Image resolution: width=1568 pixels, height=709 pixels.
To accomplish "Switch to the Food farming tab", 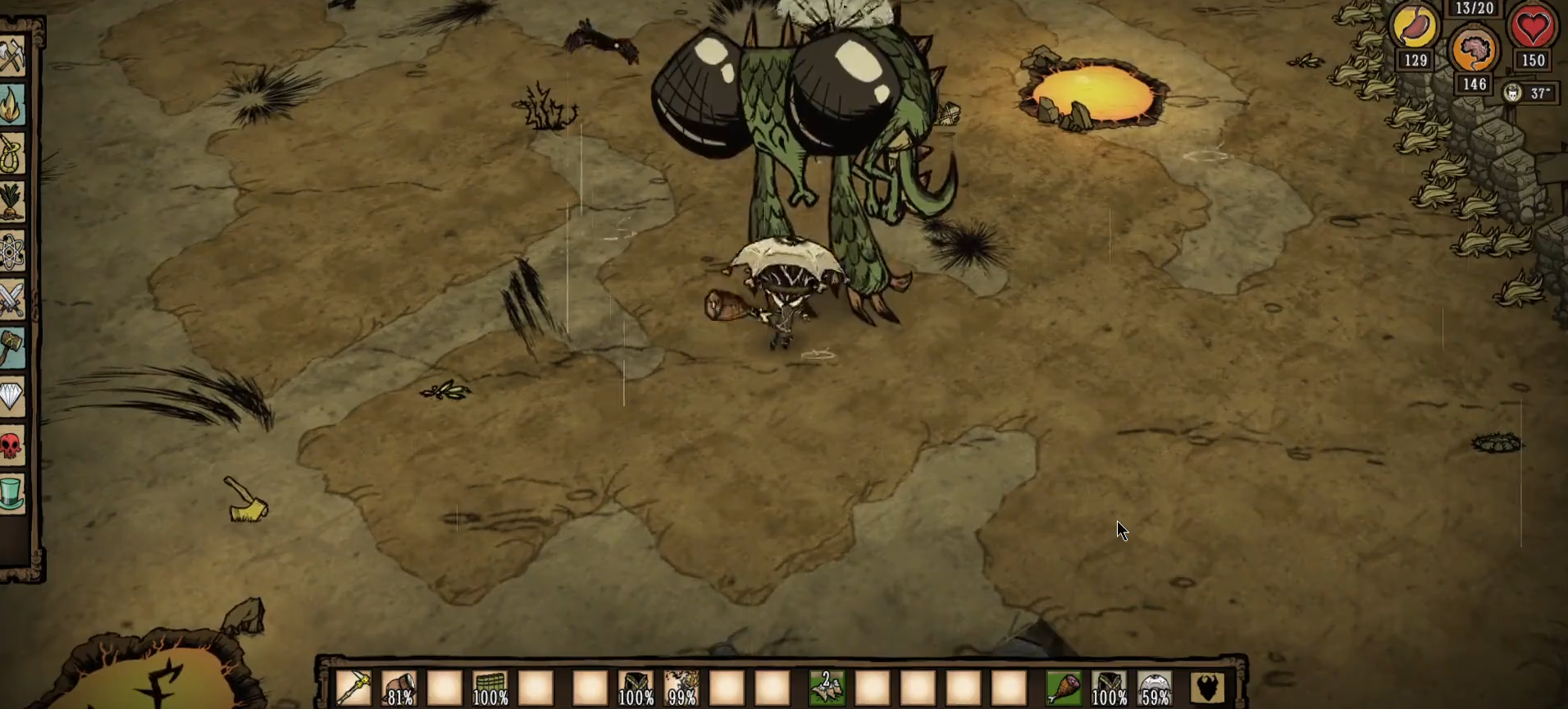I will (x=13, y=202).
